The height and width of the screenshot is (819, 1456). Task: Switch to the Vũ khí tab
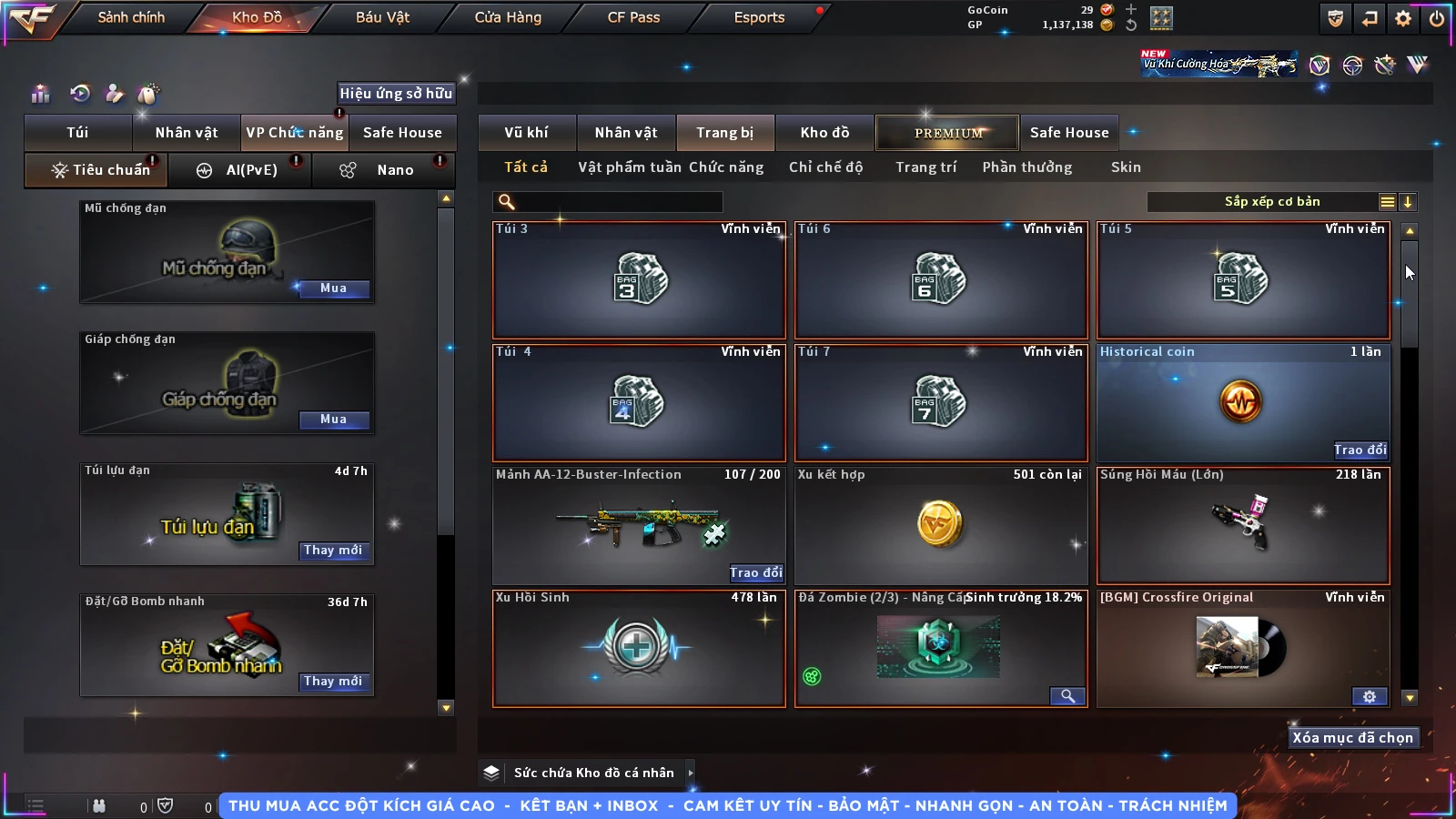coord(526,133)
